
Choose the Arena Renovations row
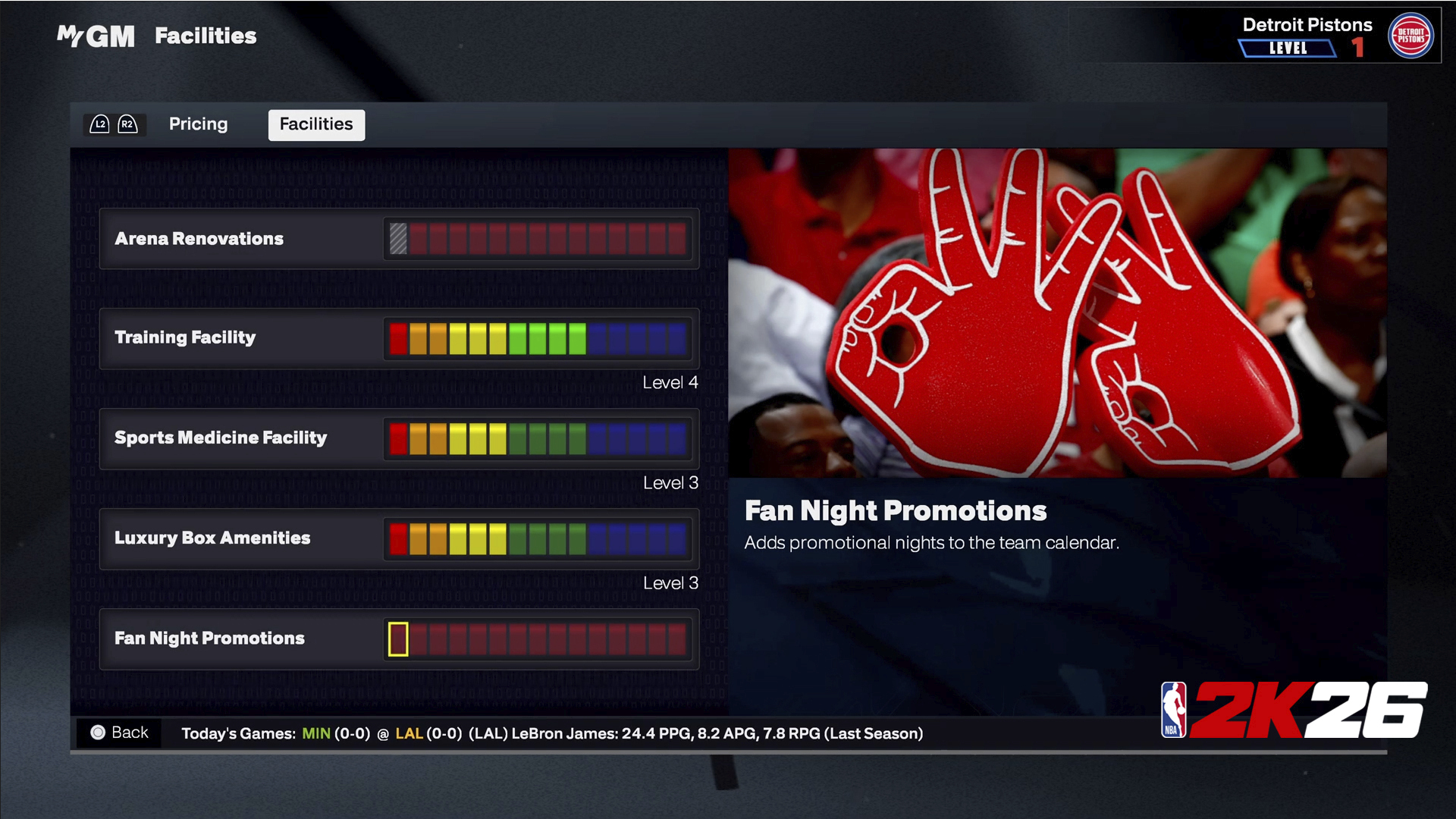click(x=399, y=239)
